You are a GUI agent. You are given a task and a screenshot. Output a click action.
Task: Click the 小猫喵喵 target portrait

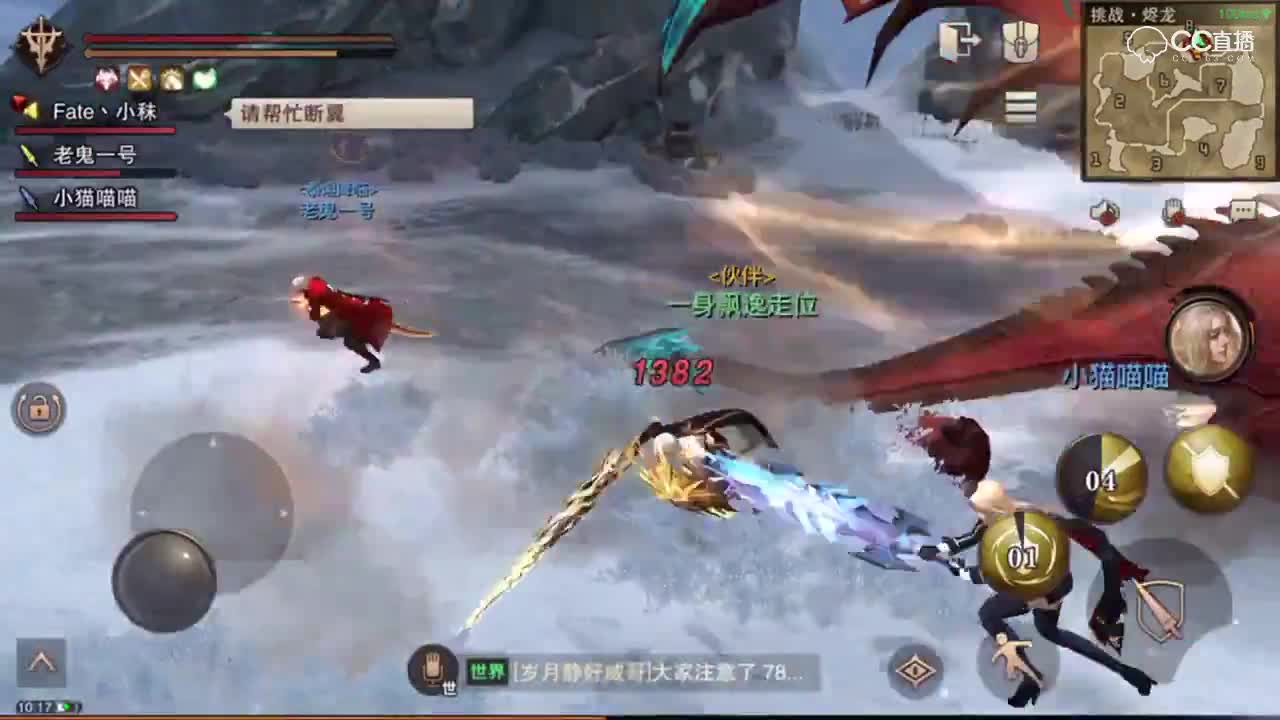[1207, 340]
